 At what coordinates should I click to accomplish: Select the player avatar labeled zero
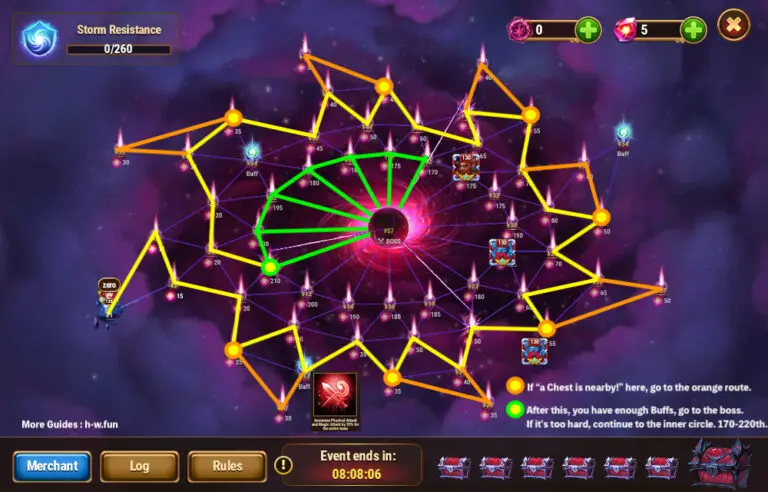(x=110, y=300)
